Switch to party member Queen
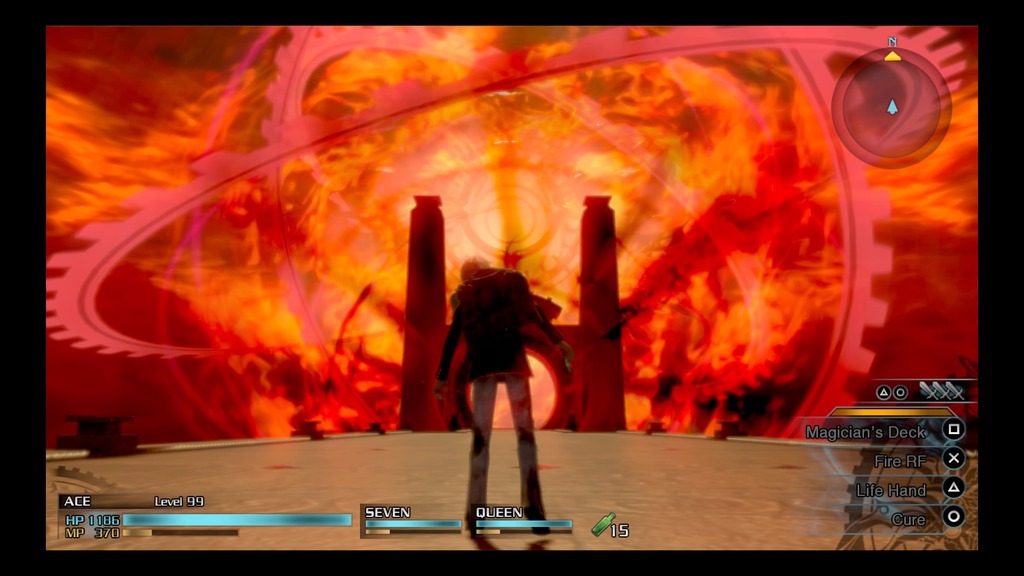 (x=522, y=519)
